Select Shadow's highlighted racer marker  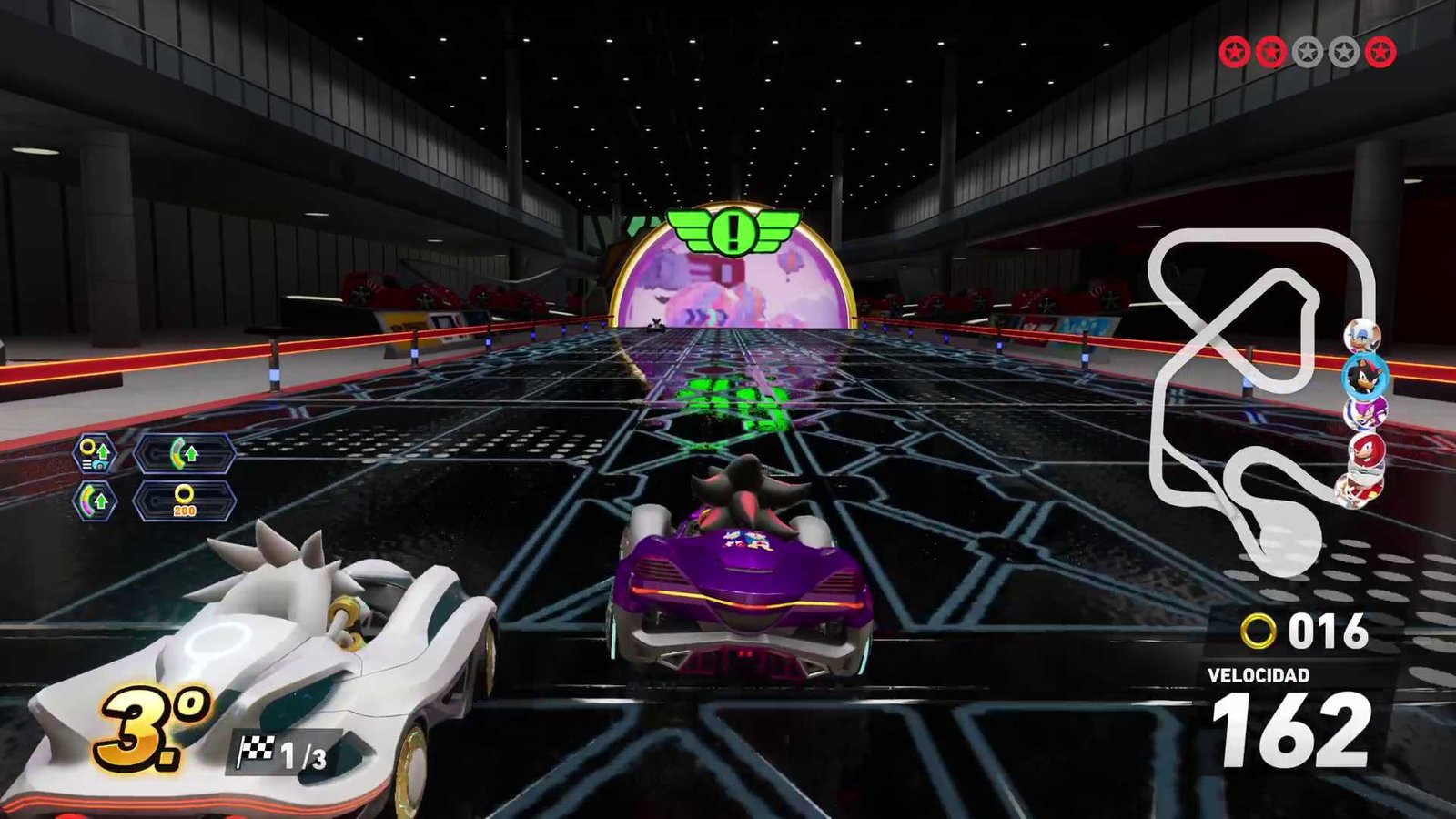click(1364, 375)
